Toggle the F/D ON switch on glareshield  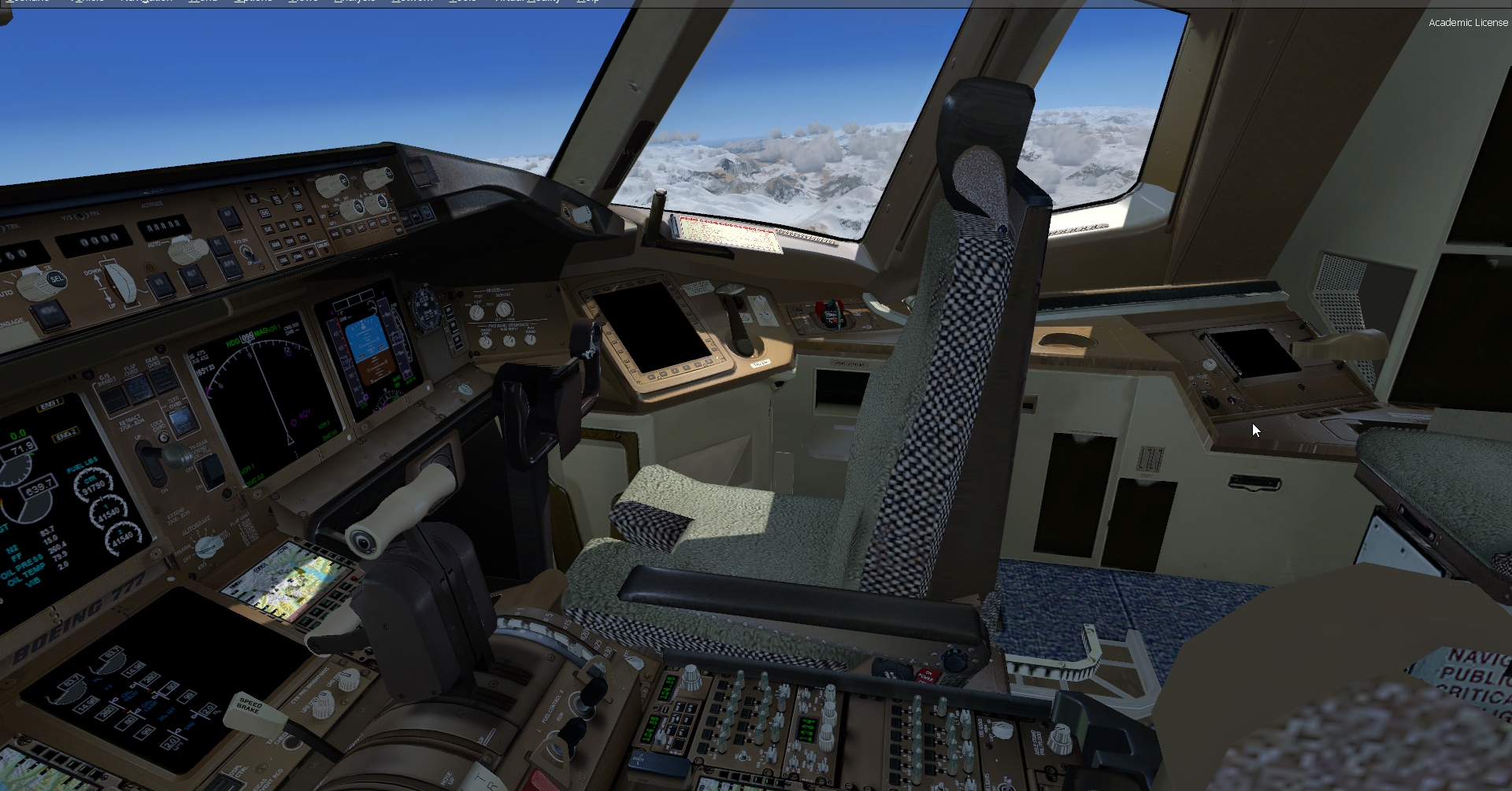coord(249,252)
